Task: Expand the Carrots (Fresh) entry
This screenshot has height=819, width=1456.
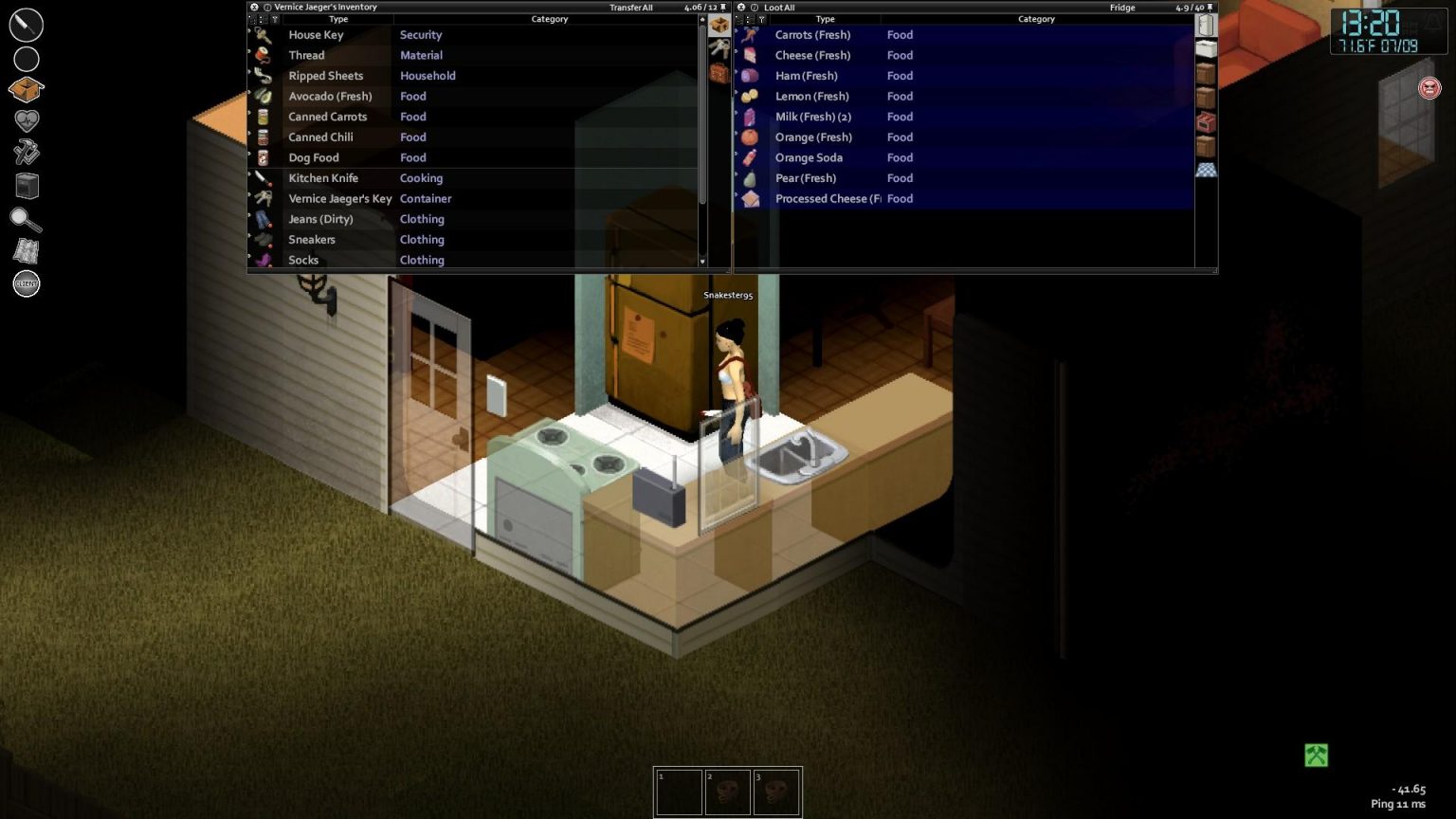Action: (737, 34)
